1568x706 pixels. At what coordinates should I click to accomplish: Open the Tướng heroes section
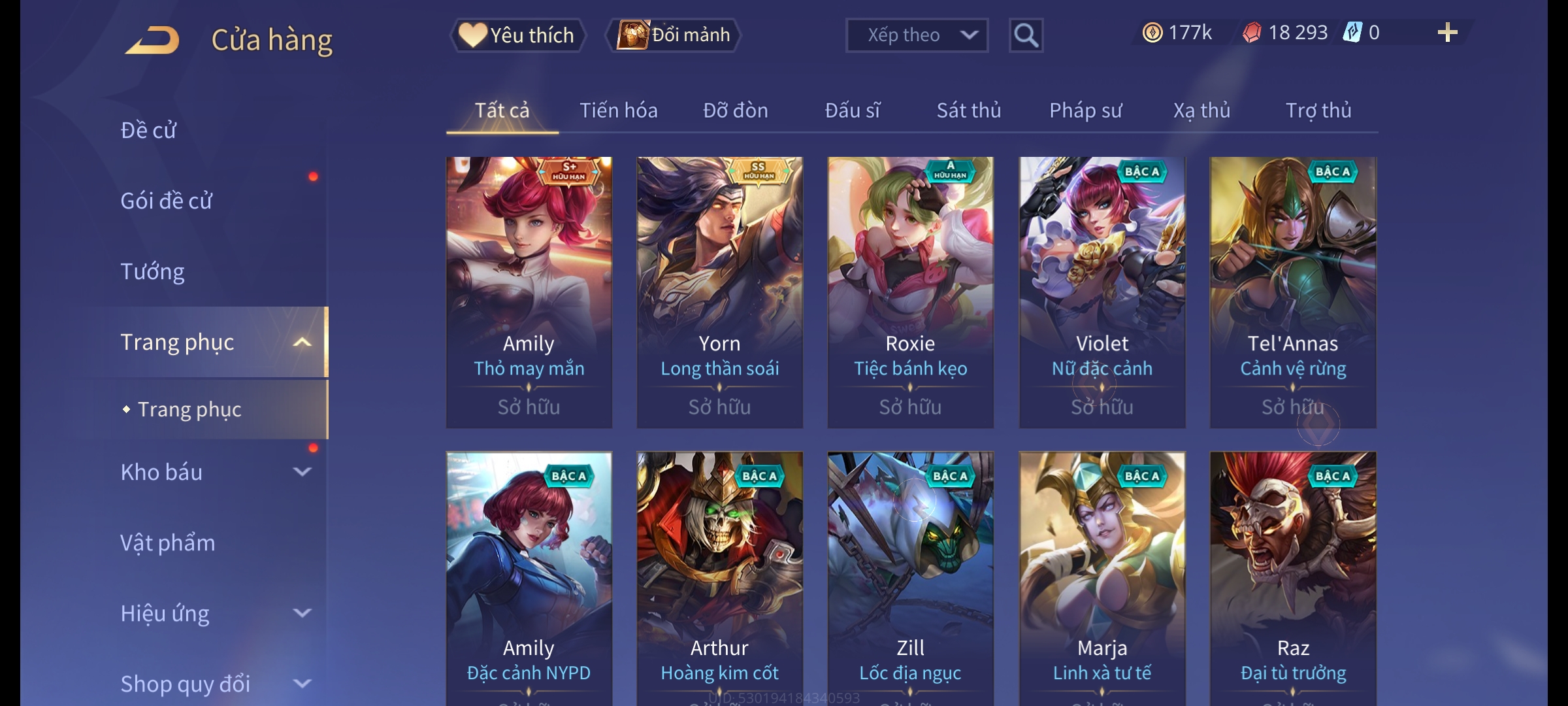click(x=153, y=271)
